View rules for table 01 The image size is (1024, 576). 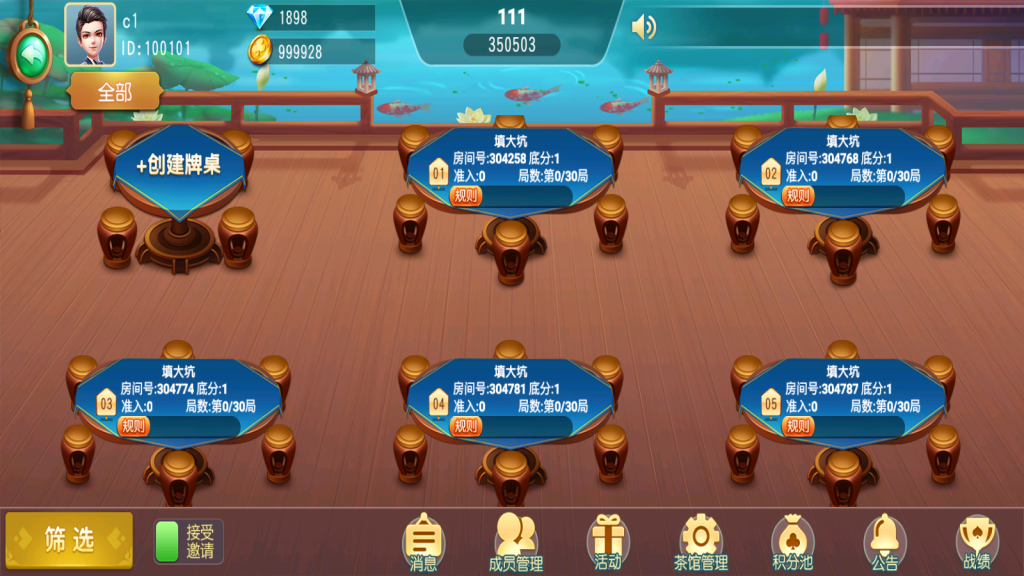466,196
